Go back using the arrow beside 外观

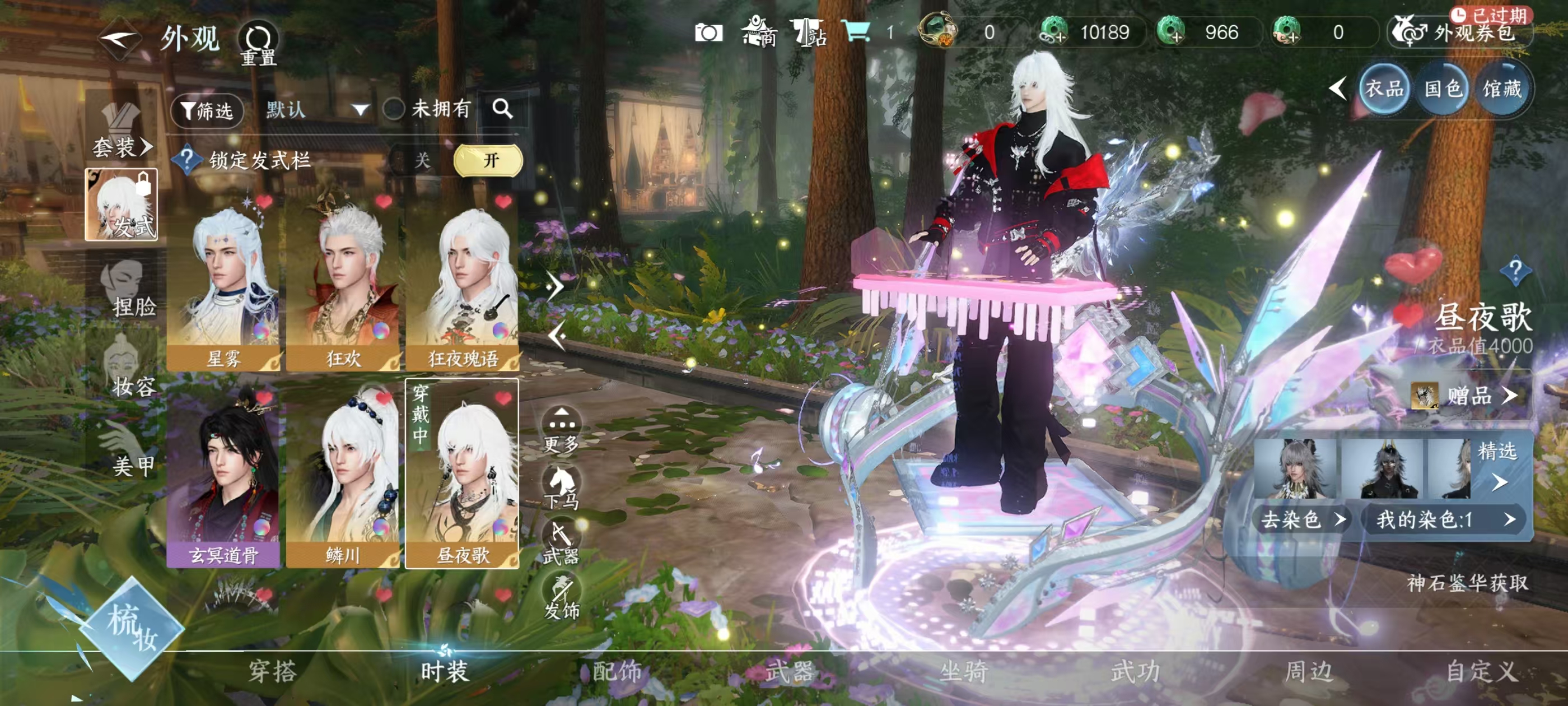click(x=119, y=40)
